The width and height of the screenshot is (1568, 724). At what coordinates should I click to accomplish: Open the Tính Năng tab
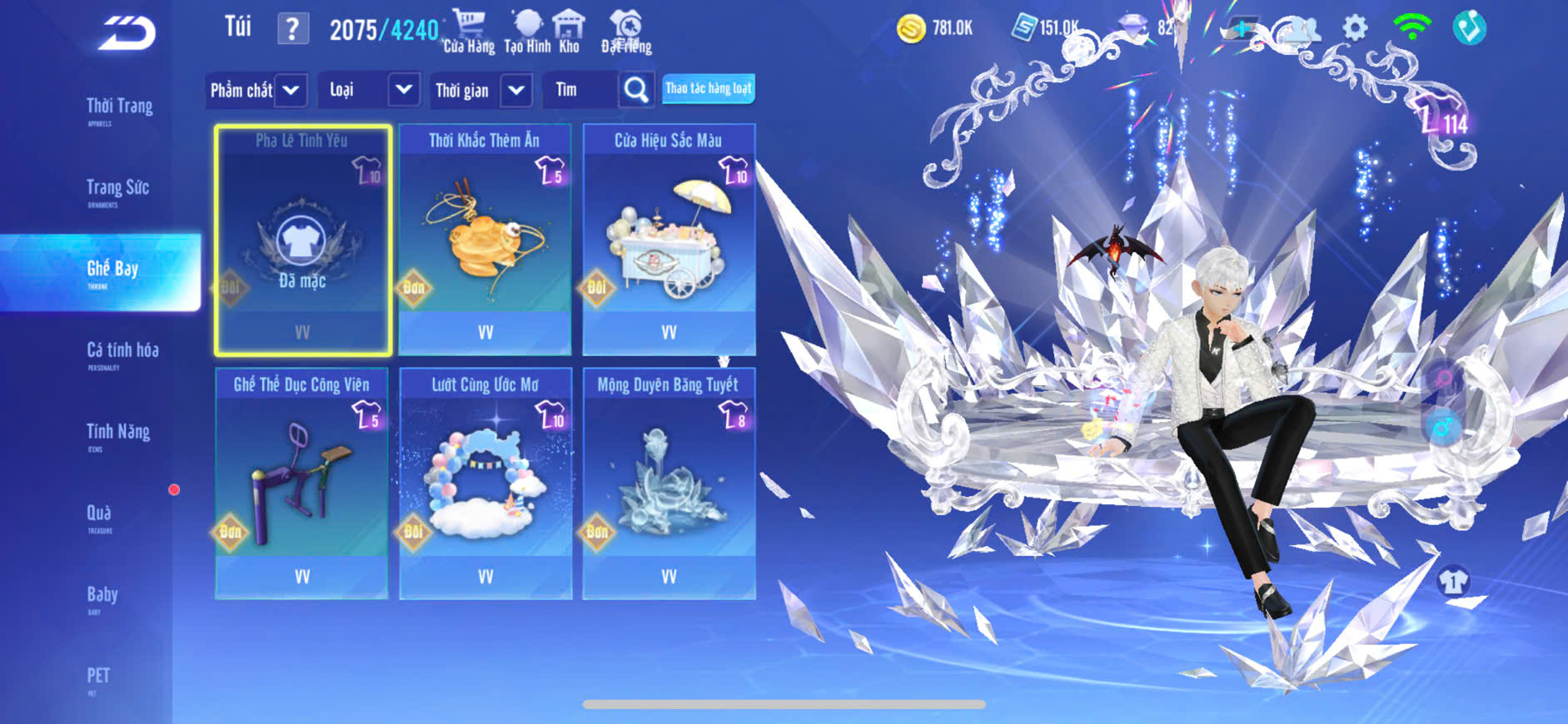[118, 434]
